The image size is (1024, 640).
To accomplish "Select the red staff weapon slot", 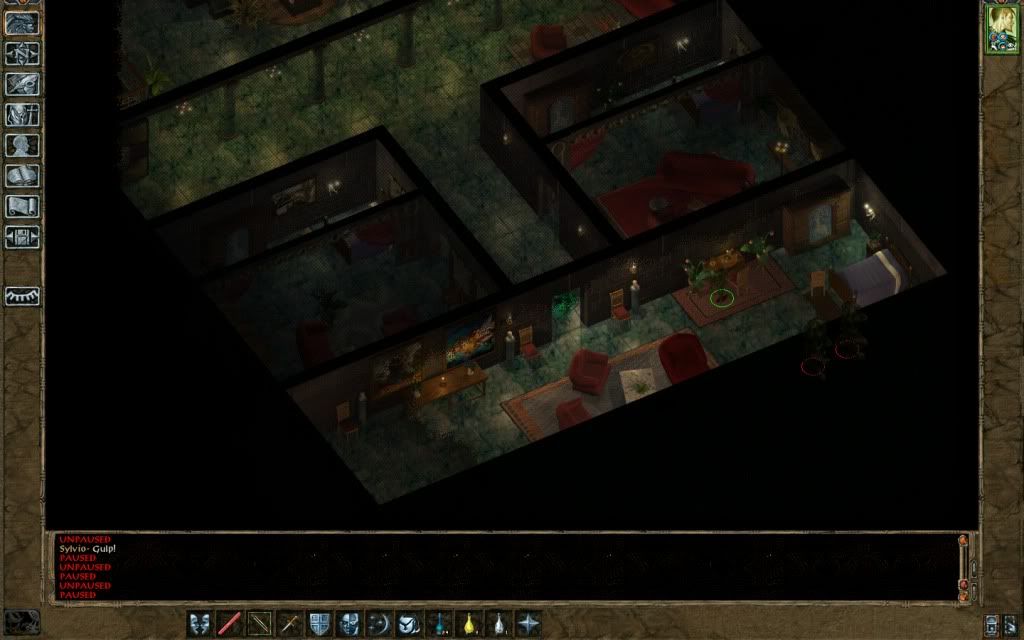I will tap(230, 624).
